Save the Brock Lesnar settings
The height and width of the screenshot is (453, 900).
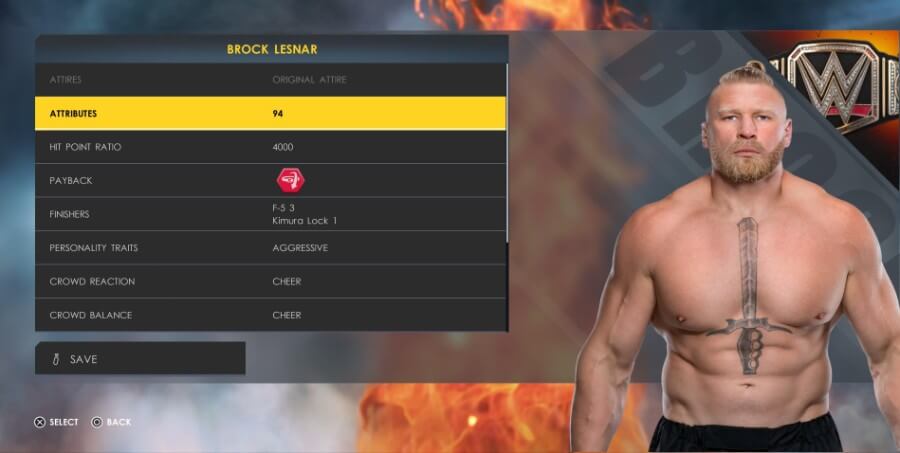tap(140, 359)
